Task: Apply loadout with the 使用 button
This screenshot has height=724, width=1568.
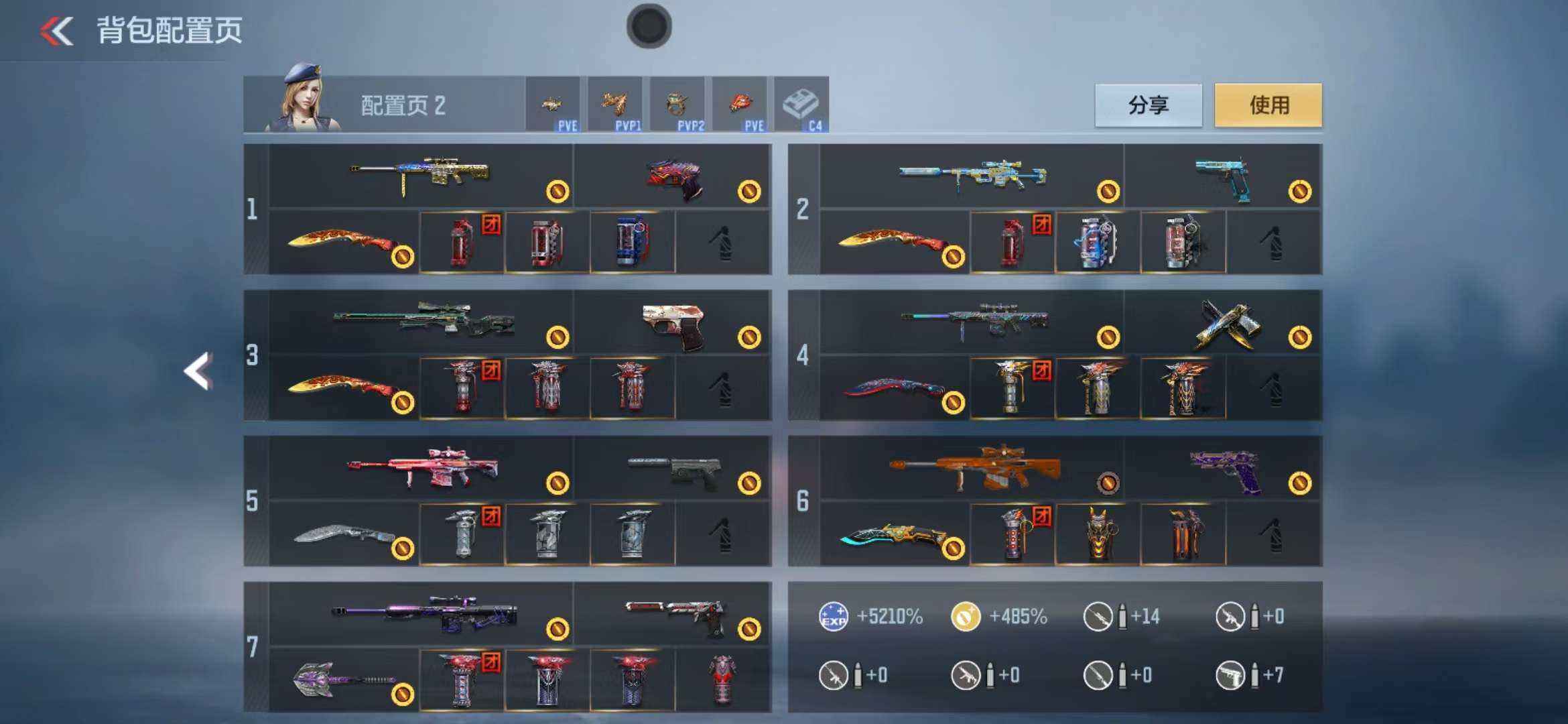Action: click(1268, 105)
